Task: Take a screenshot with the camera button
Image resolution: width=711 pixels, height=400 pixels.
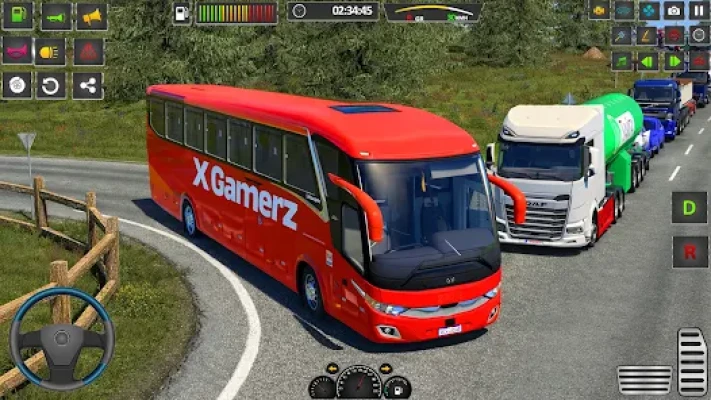Action: coord(674,11)
